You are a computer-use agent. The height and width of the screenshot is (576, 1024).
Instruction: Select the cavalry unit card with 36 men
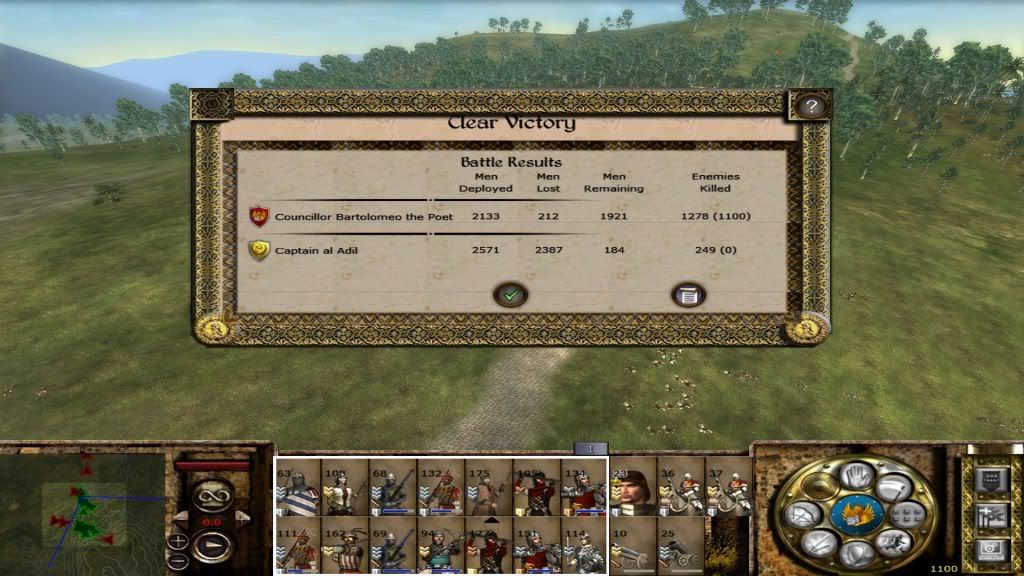click(x=680, y=487)
